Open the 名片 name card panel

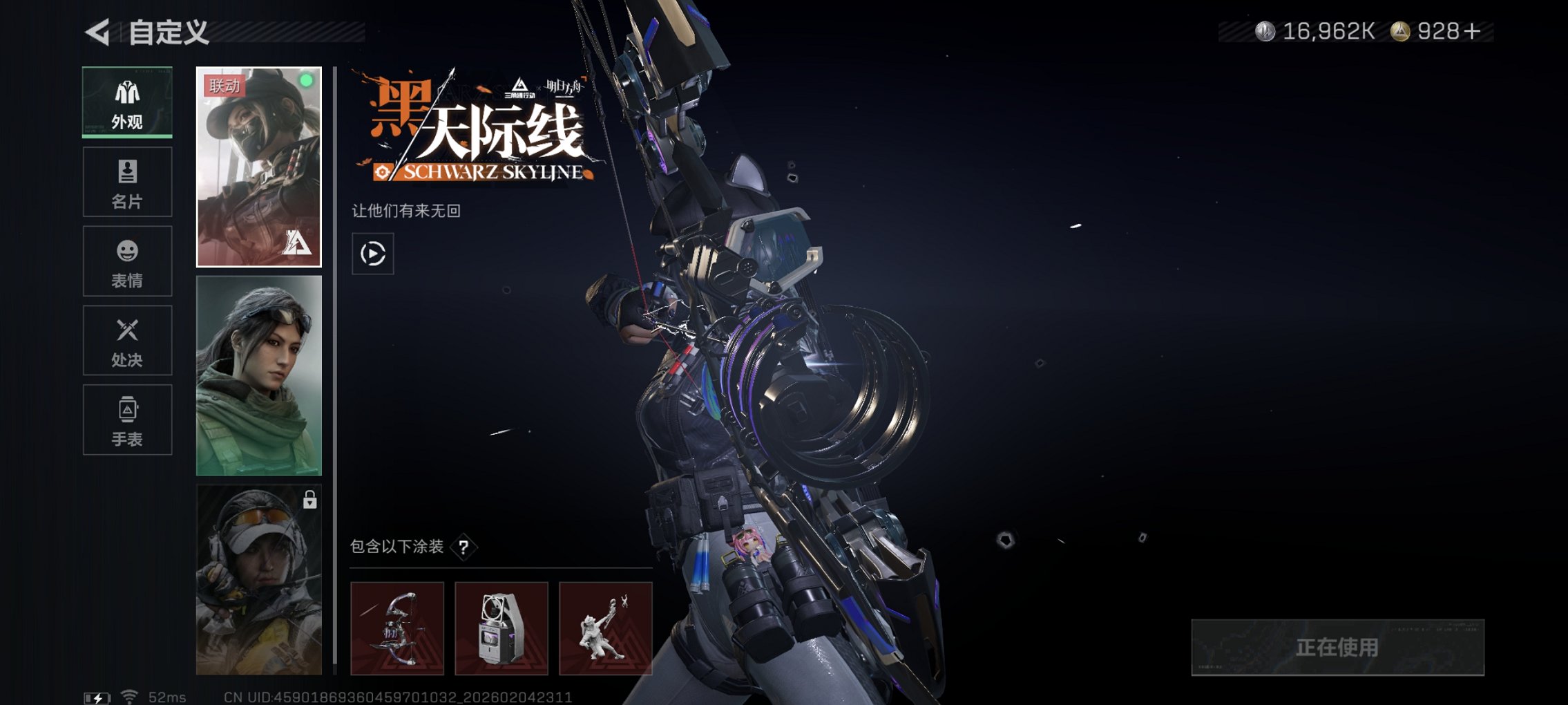tap(127, 181)
